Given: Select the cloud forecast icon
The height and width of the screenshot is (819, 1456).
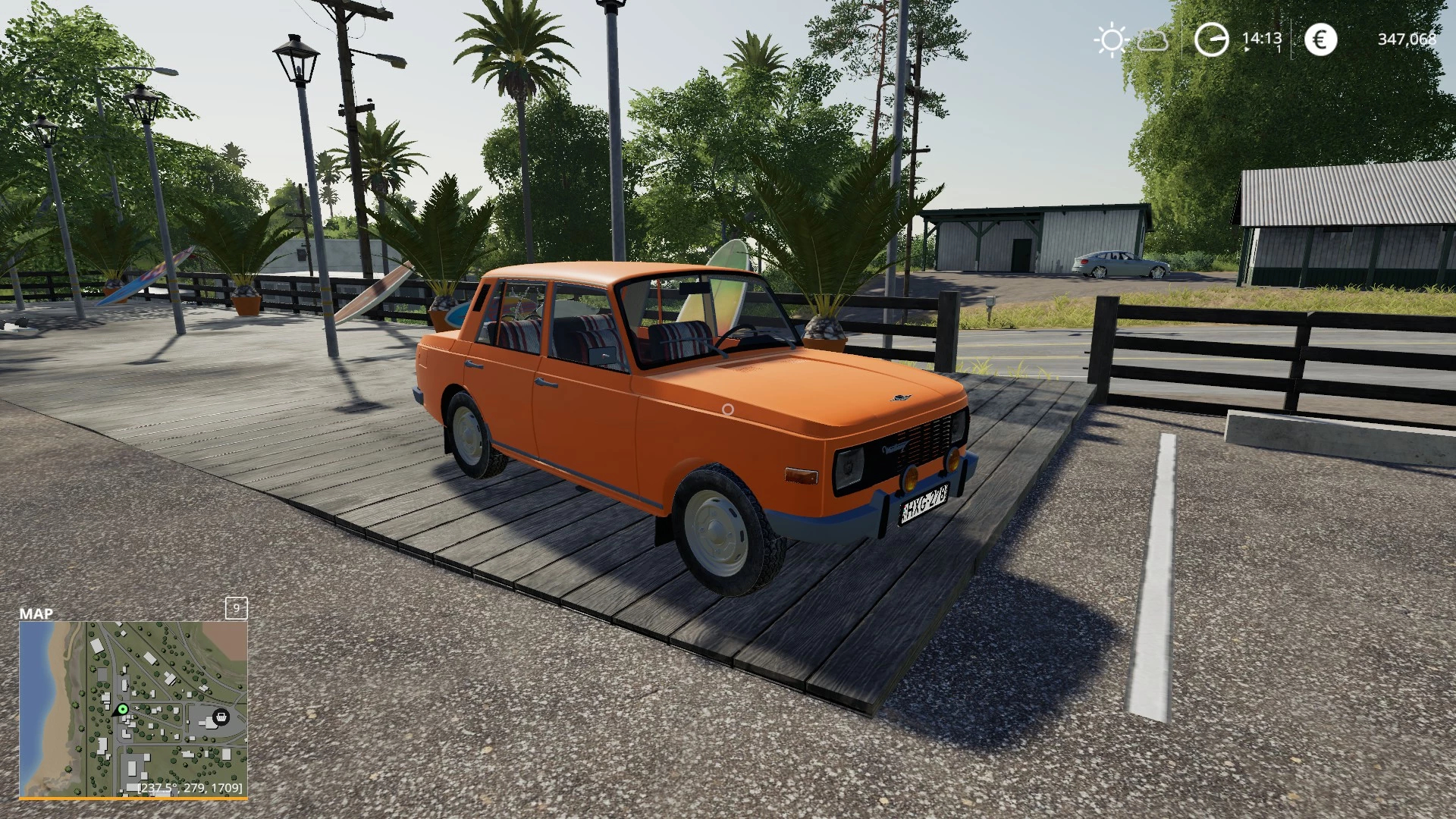Looking at the screenshot, I should (1153, 40).
